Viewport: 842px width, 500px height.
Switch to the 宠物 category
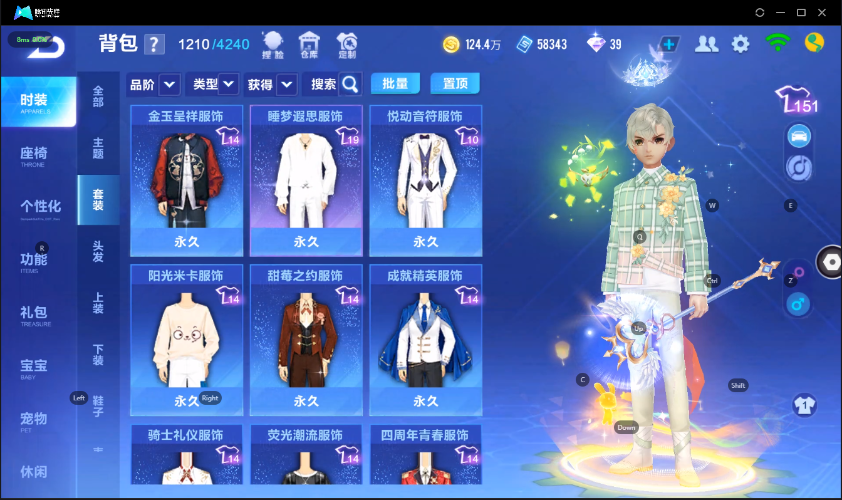tap(34, 419)
